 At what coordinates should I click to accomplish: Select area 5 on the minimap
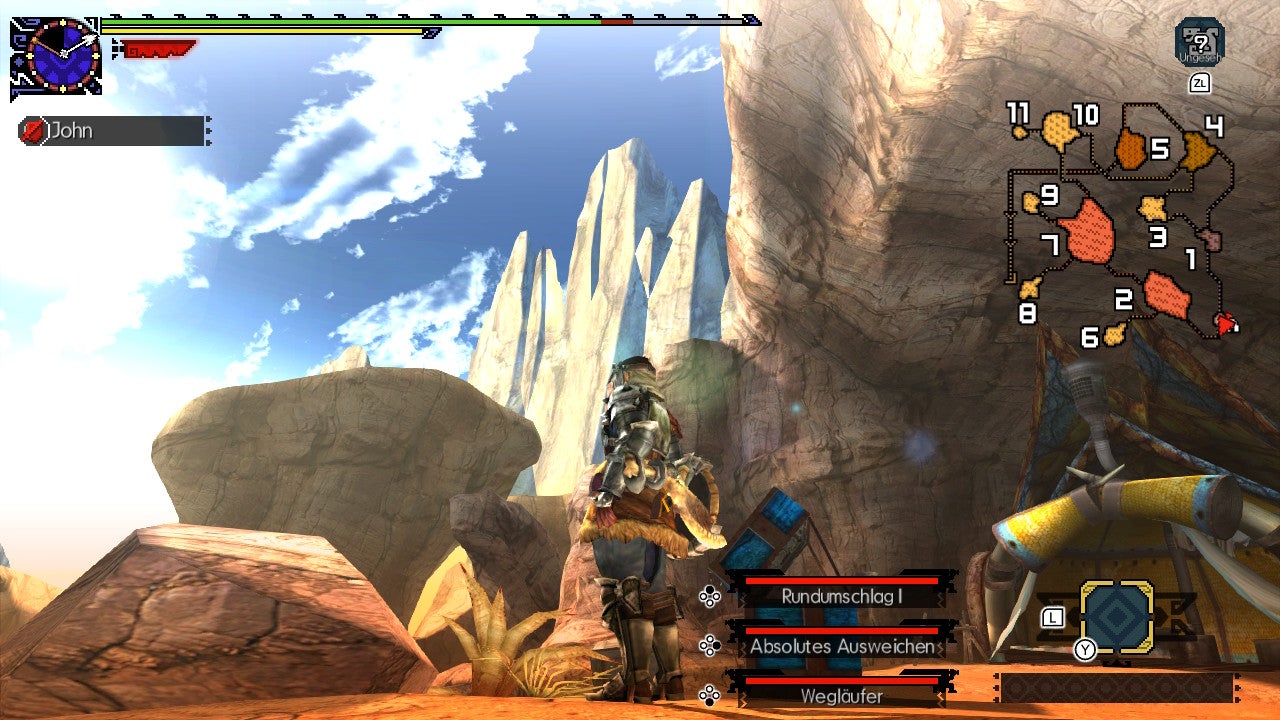[1156, 150]
